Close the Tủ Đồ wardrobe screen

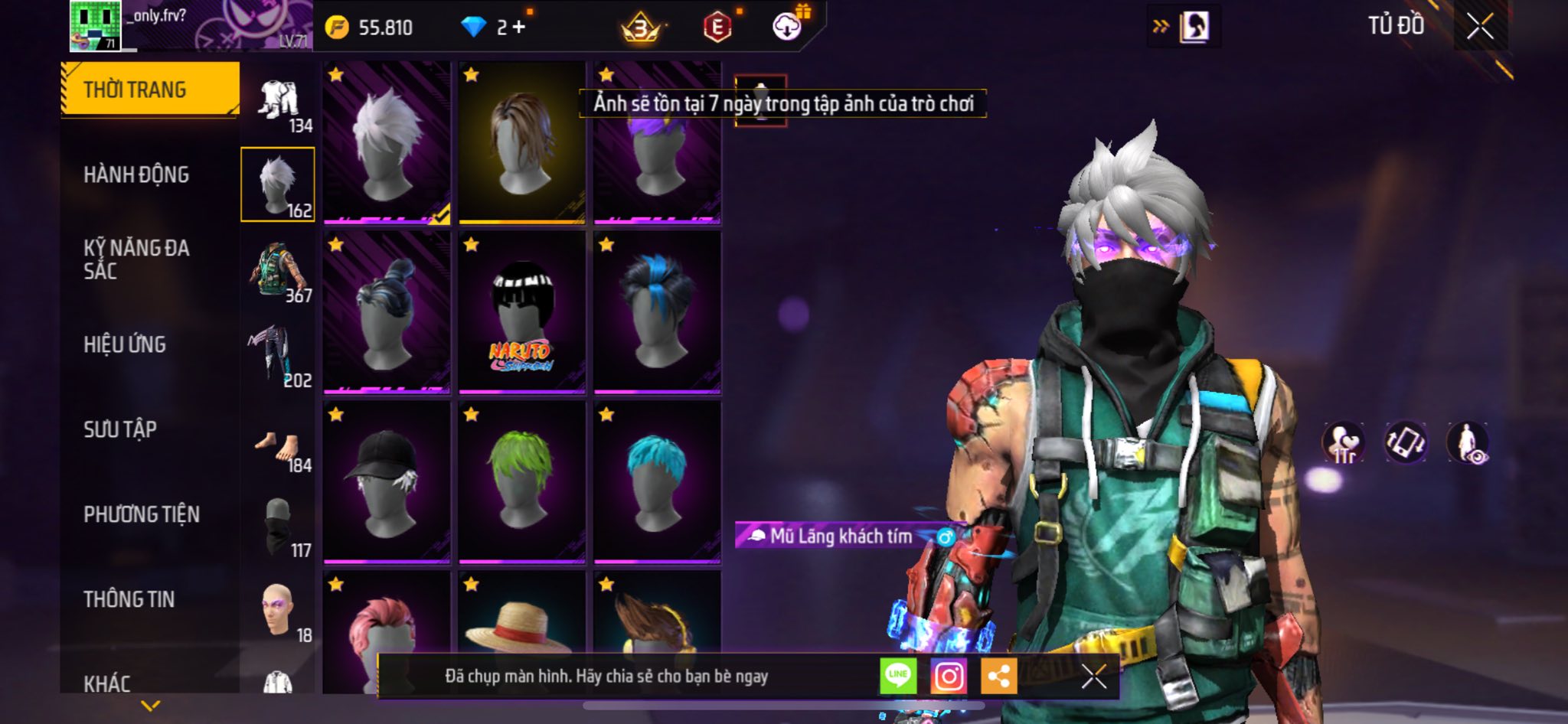[1480, 27]
